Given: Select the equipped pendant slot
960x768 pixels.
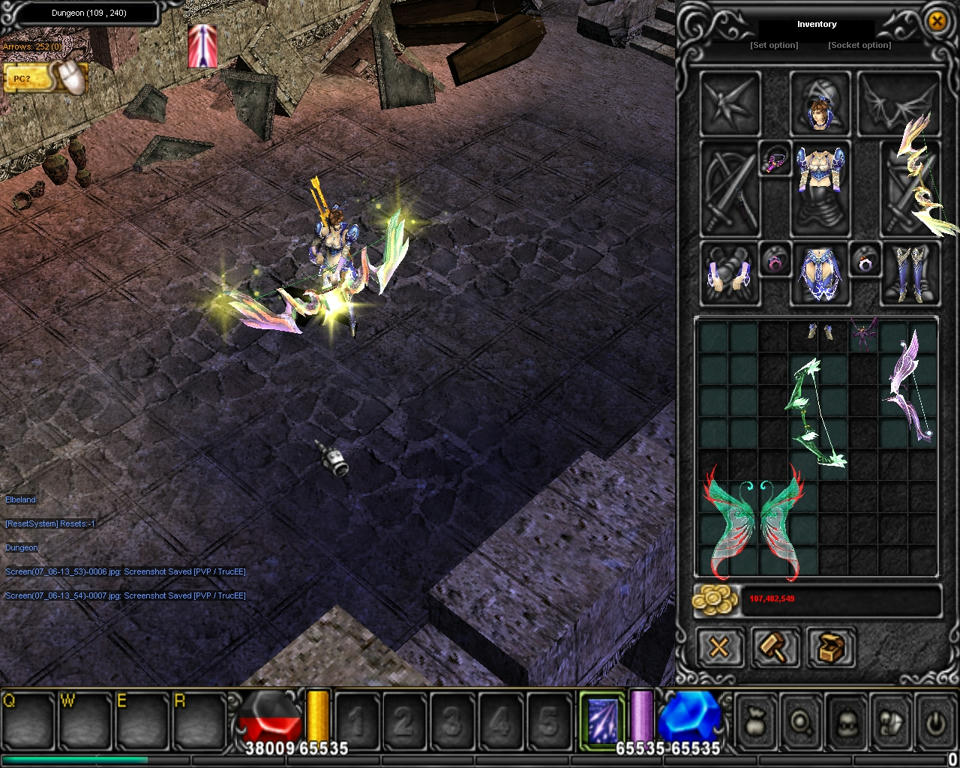Looking at the screenshot, I should tap(775, 158).
